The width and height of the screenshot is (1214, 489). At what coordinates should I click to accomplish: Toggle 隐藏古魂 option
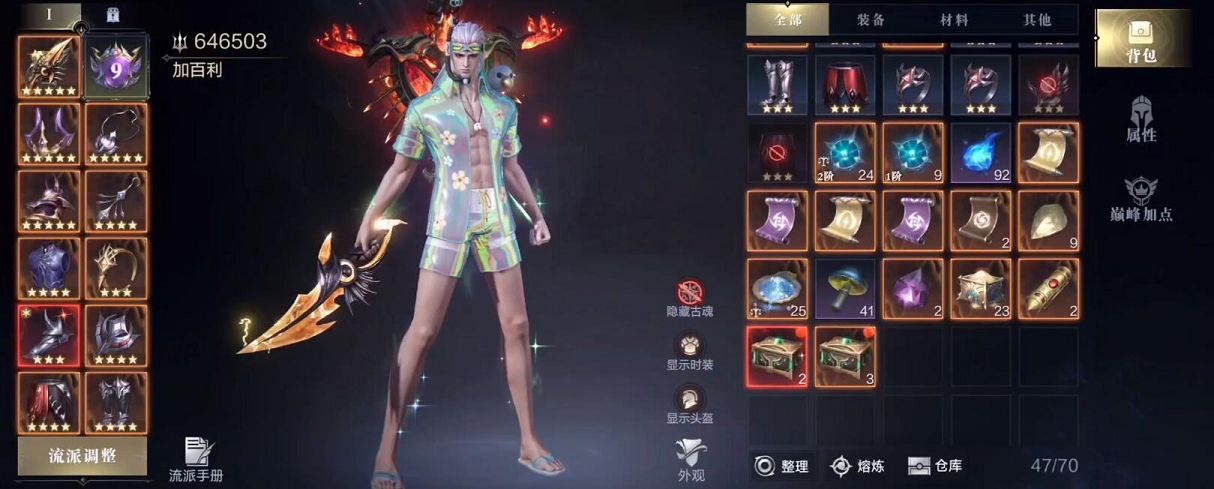(x=690, y=299)
